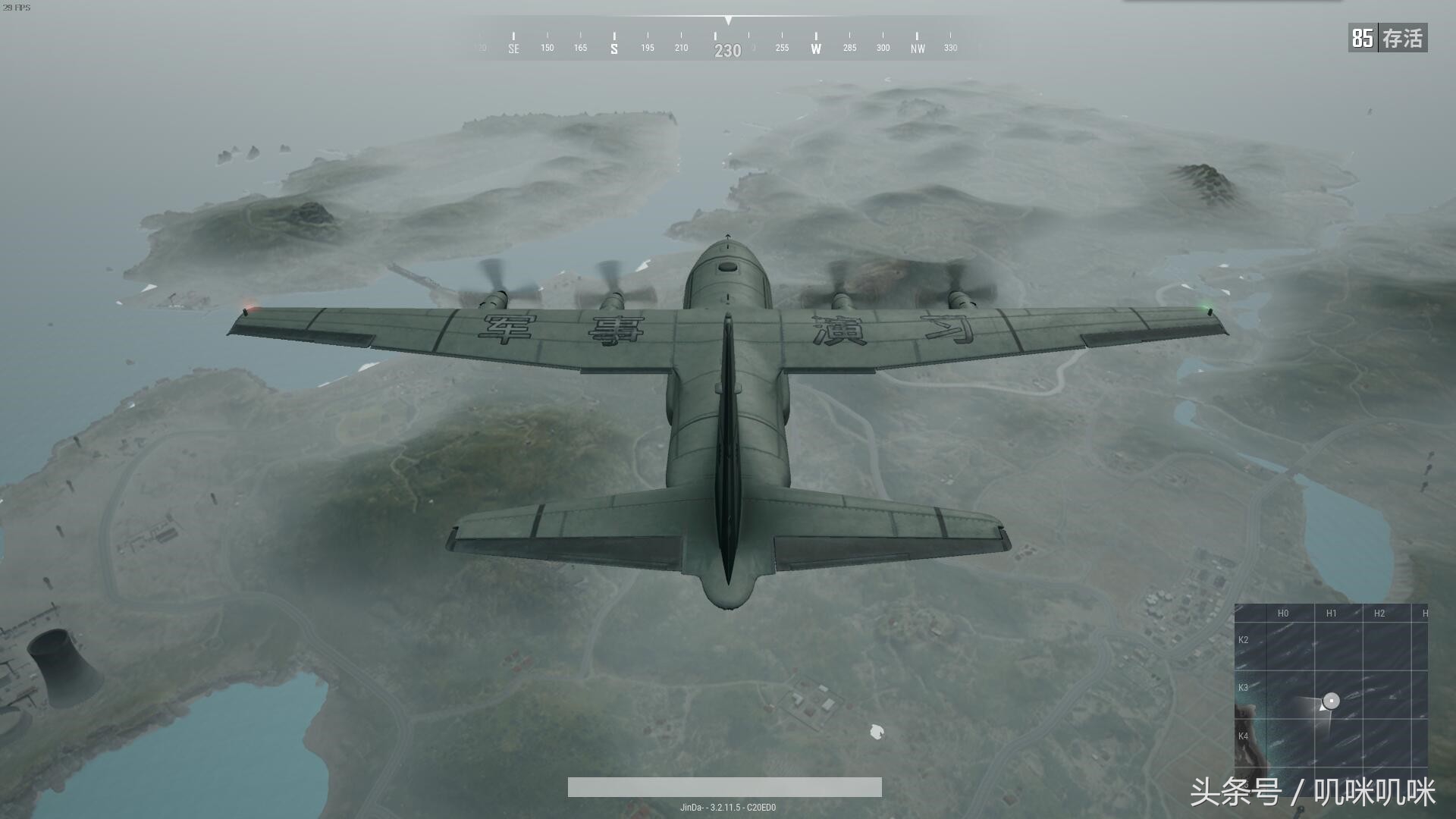The width and height of the screenshot is (1456, 819).
Task: Open the minimap in the corner
Action: point(1331,686)
